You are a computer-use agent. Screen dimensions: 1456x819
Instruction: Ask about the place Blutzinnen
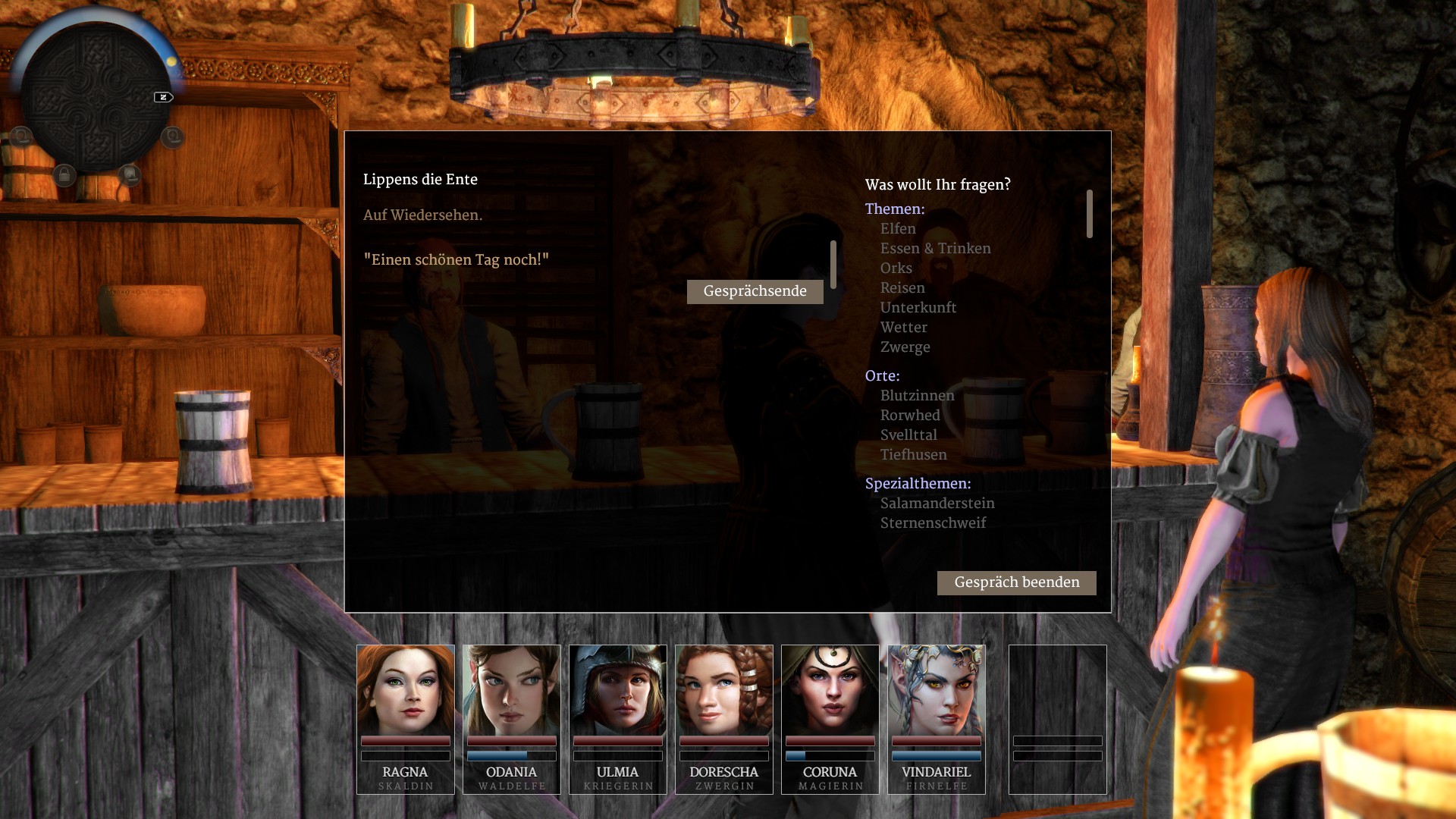[x=917, y=396]
